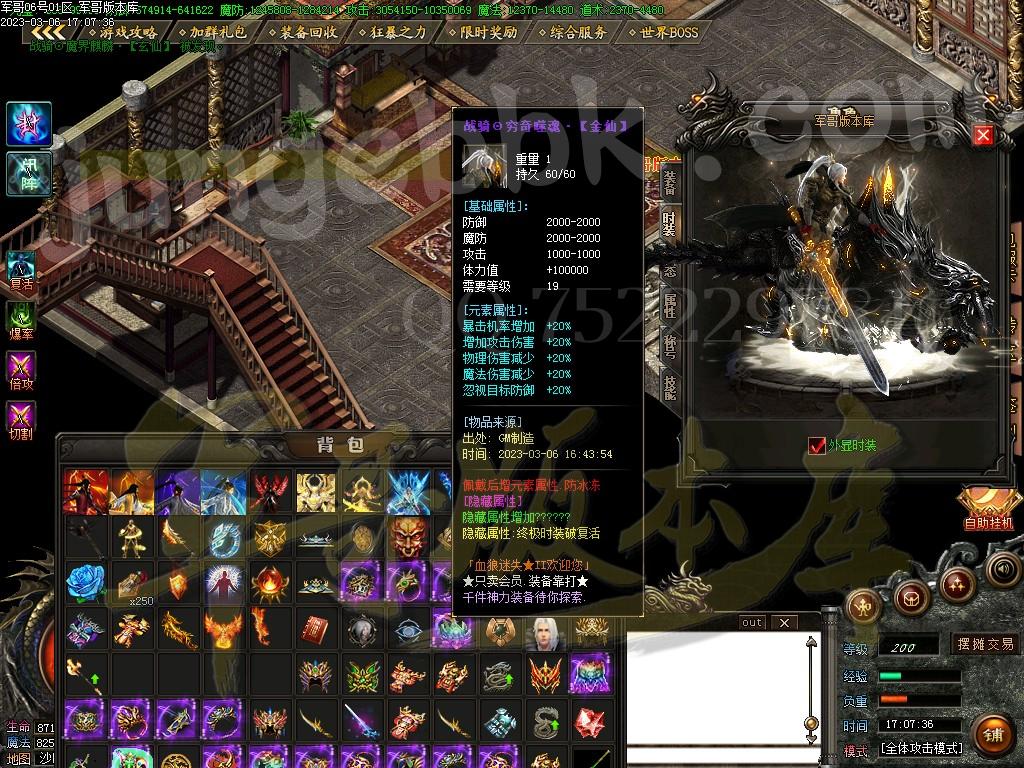The width and height of the screenshot is (1024, 768).
Task: Click the round 铺 shop button
Action: pos(991,735)
